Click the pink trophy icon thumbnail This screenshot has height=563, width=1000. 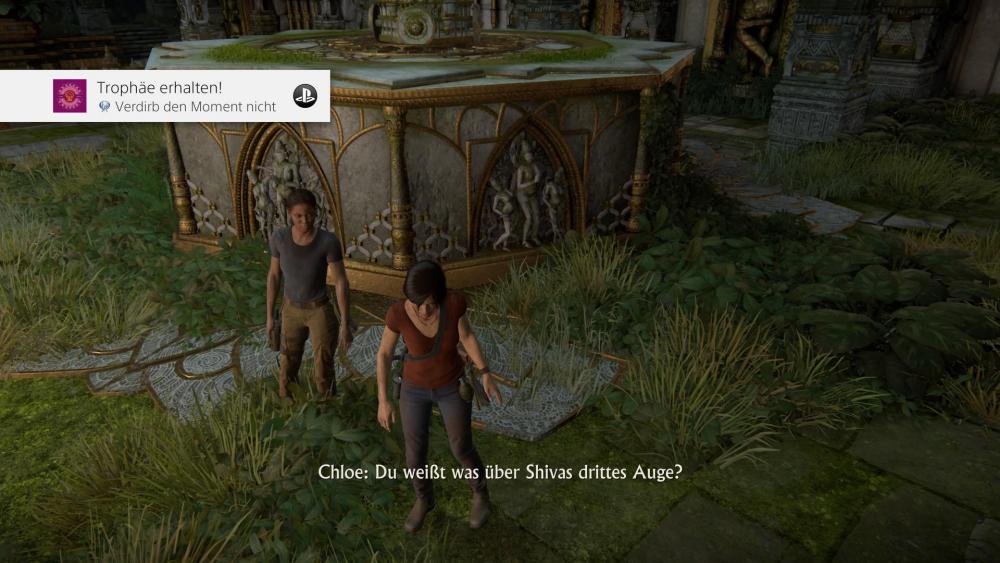(x=70, y=96)
